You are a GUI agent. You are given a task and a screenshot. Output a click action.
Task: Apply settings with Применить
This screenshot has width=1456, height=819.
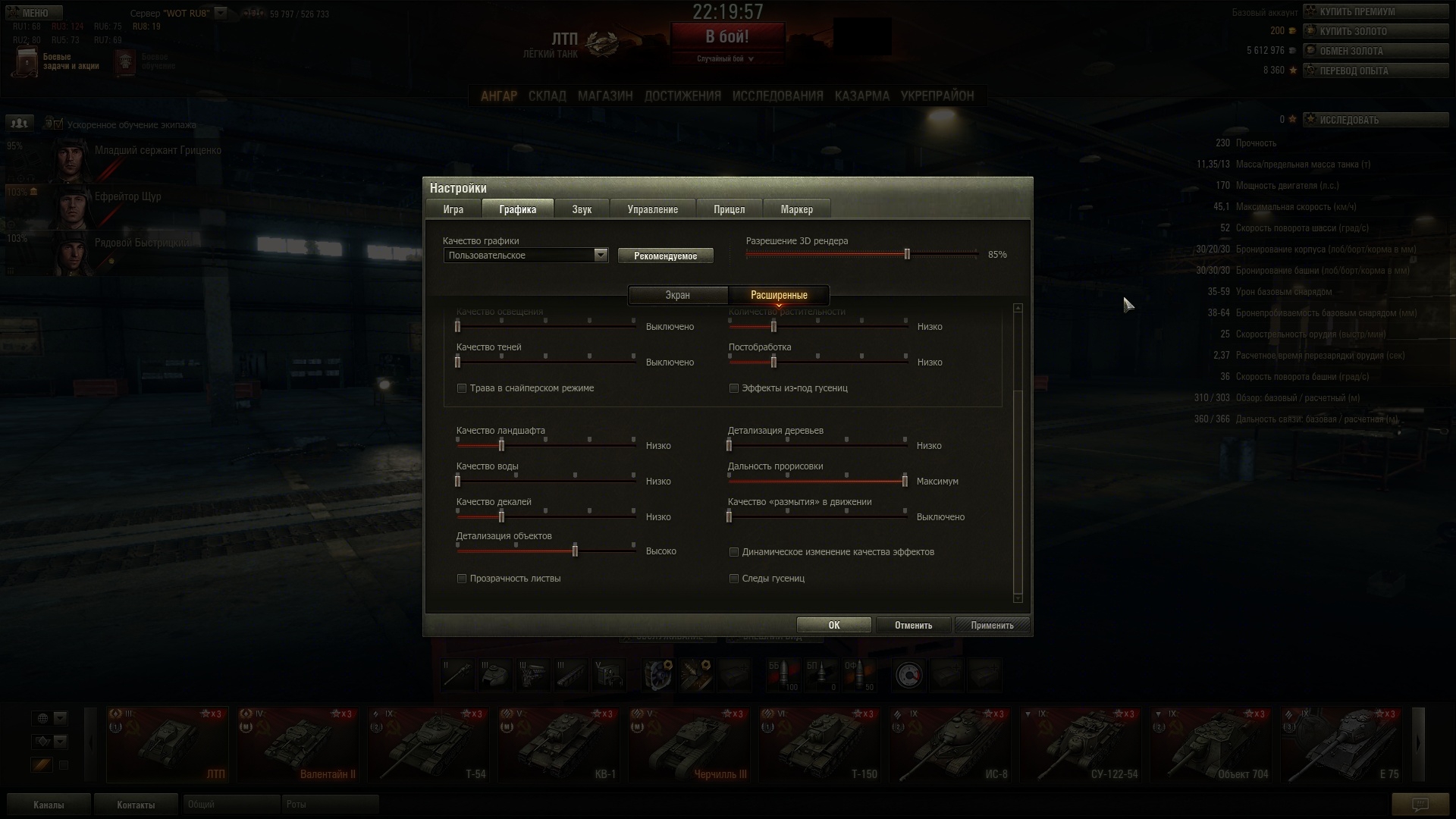[991, 625]
